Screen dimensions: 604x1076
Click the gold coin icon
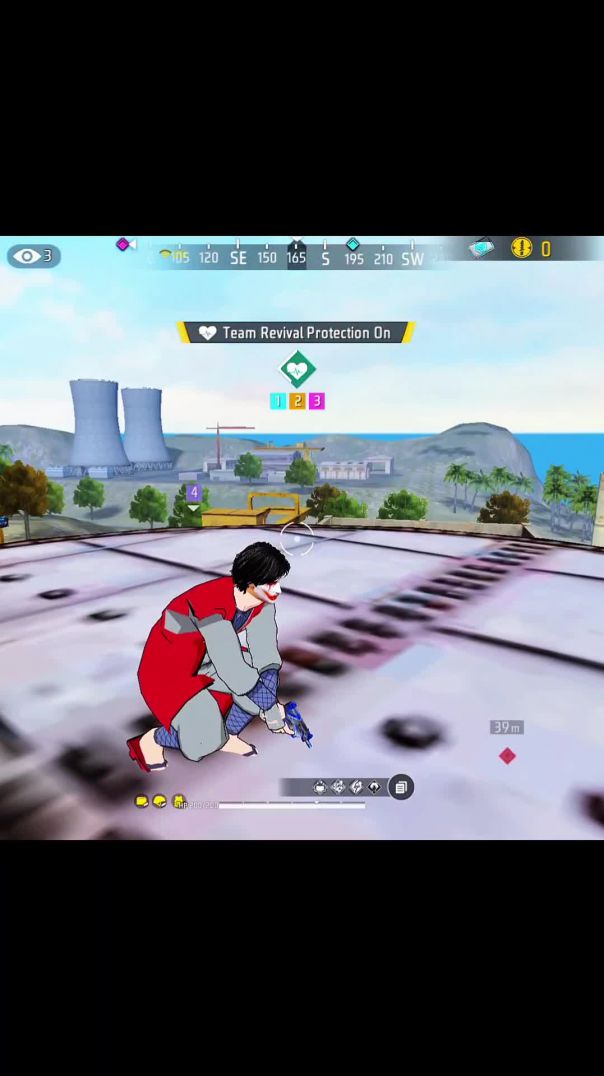[x=522, y=248]
